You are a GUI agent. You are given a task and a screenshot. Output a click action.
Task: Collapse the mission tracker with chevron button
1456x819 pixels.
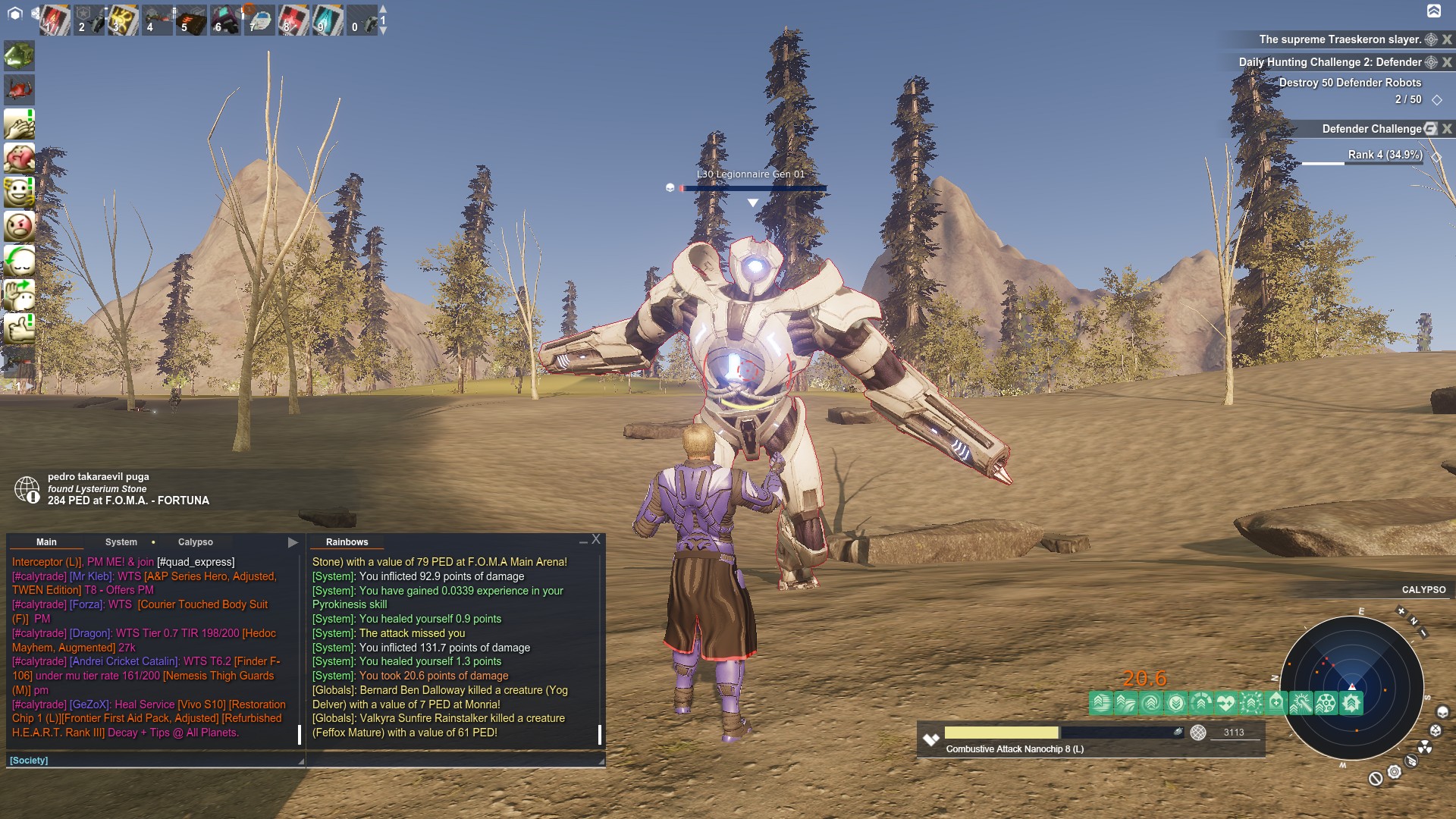pyautogui.click(x=1433, y=11)
